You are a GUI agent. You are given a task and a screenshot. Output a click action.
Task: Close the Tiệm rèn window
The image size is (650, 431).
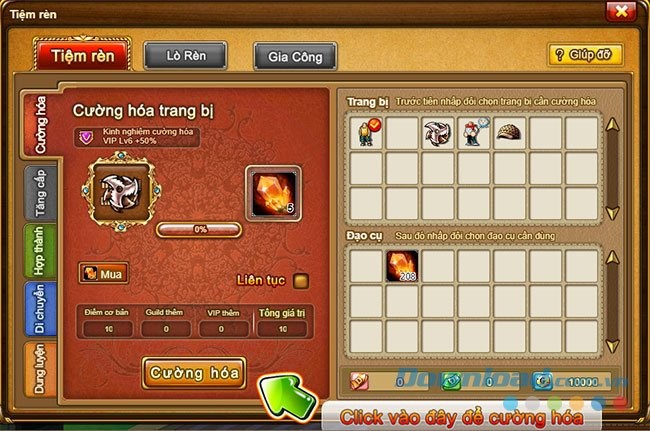[620, 11]
